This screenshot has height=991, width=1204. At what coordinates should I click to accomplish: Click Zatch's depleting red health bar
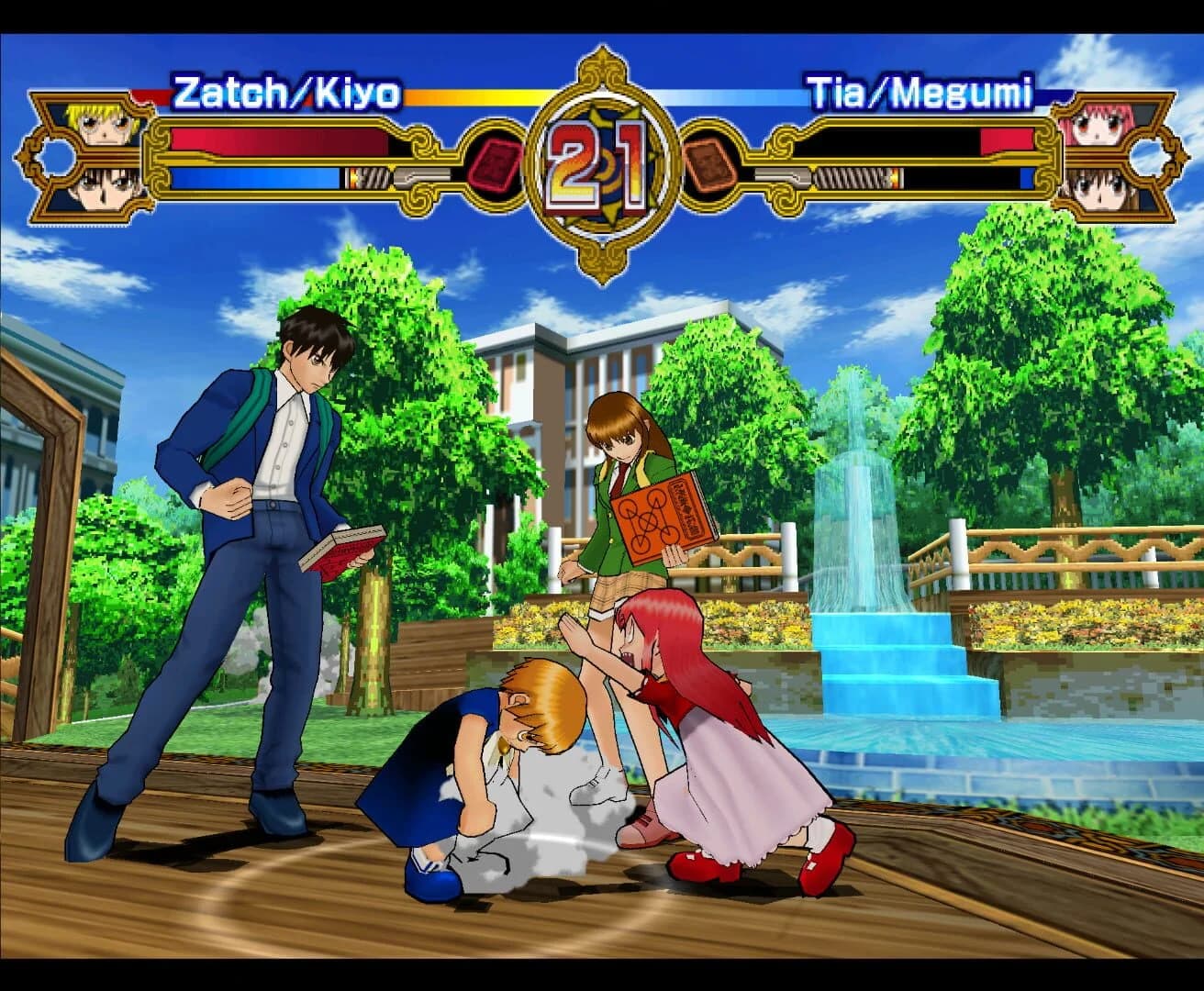point(275,138)
